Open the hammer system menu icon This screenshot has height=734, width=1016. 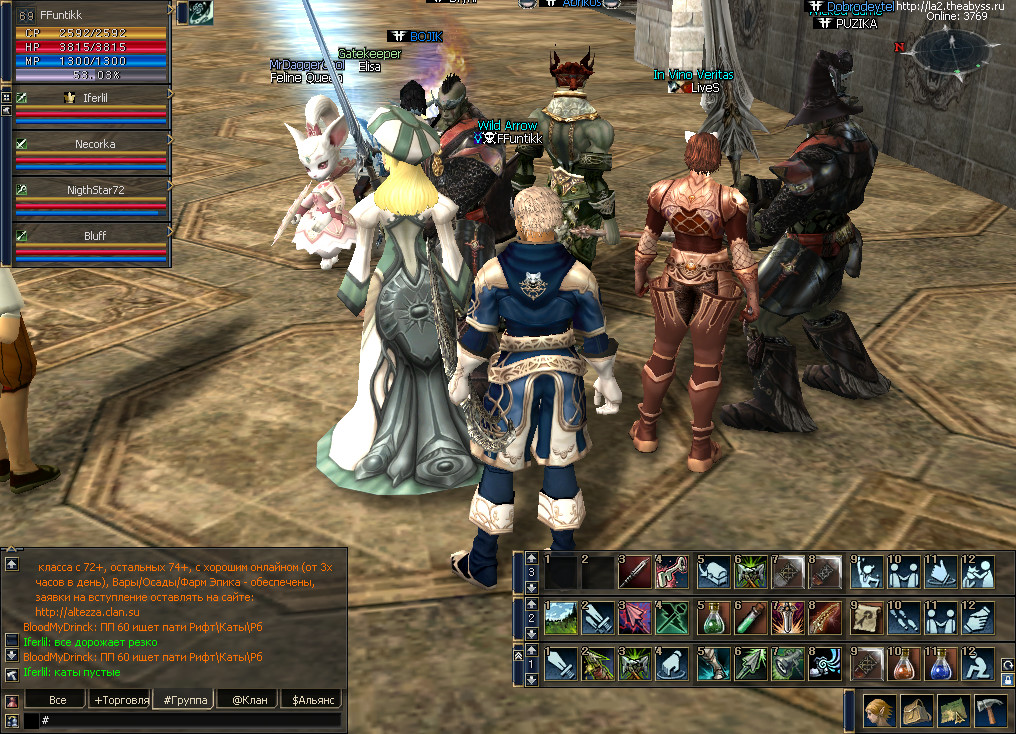[x=990, y=711]
